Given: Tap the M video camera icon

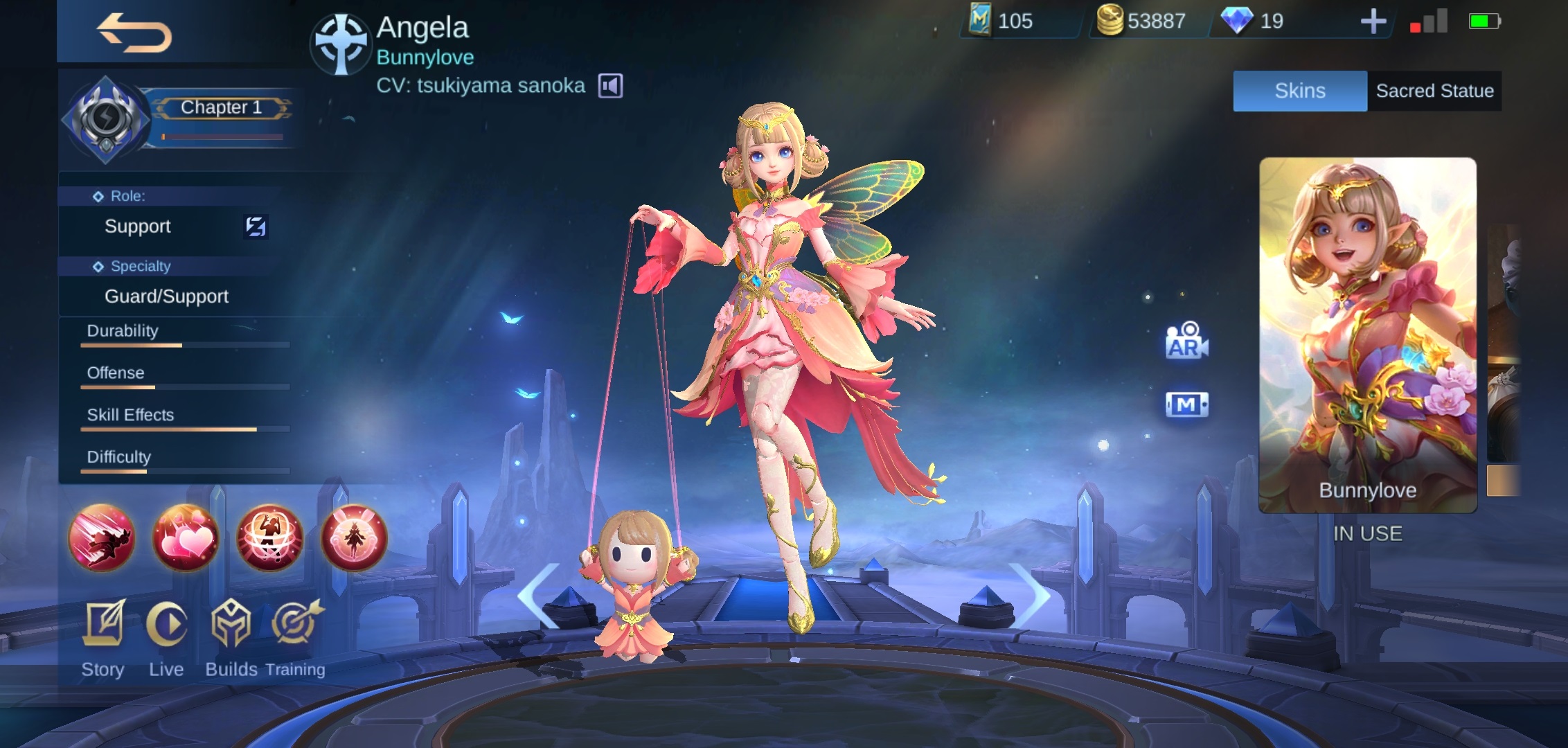Looking at the screenshot, I should [x=1186, y=404].
